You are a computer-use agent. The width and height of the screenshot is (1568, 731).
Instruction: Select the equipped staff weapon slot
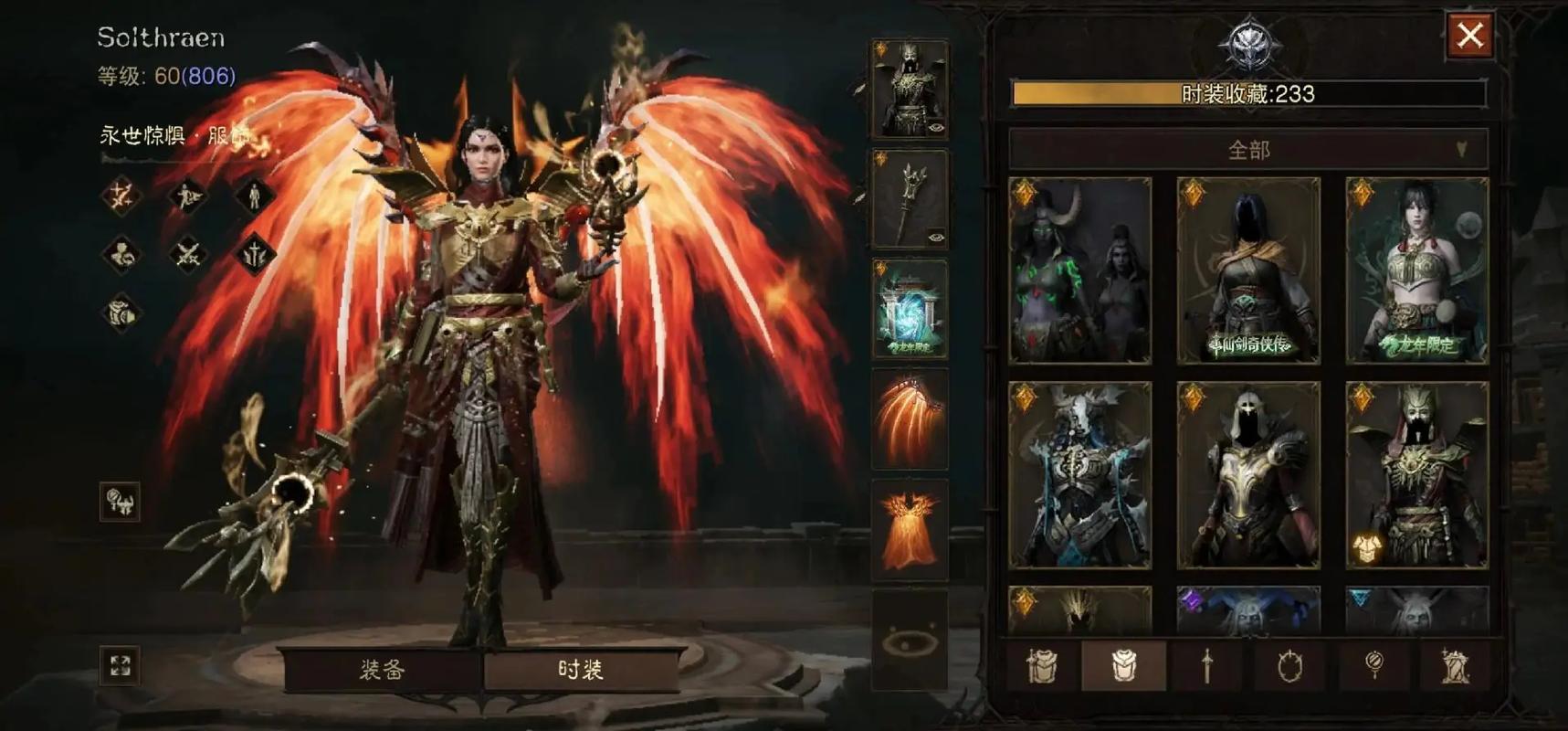[x=910, y=199]
